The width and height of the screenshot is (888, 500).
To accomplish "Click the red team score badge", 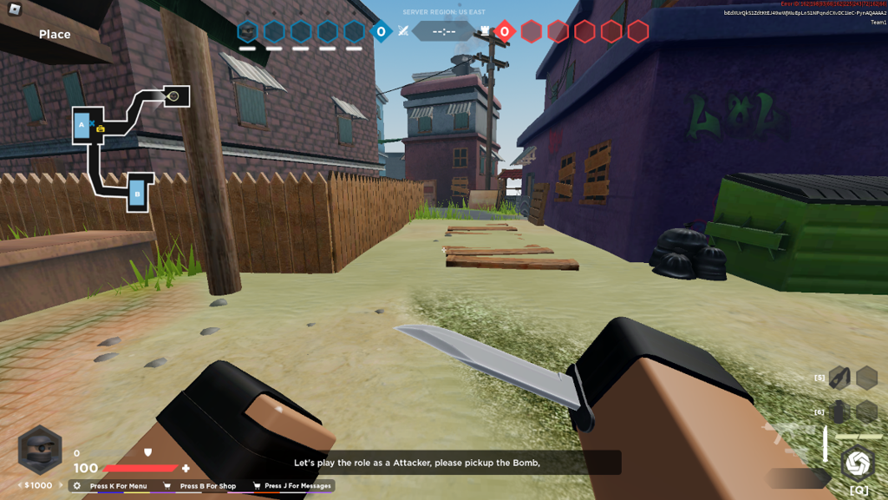I will click(x=504, y=32).
